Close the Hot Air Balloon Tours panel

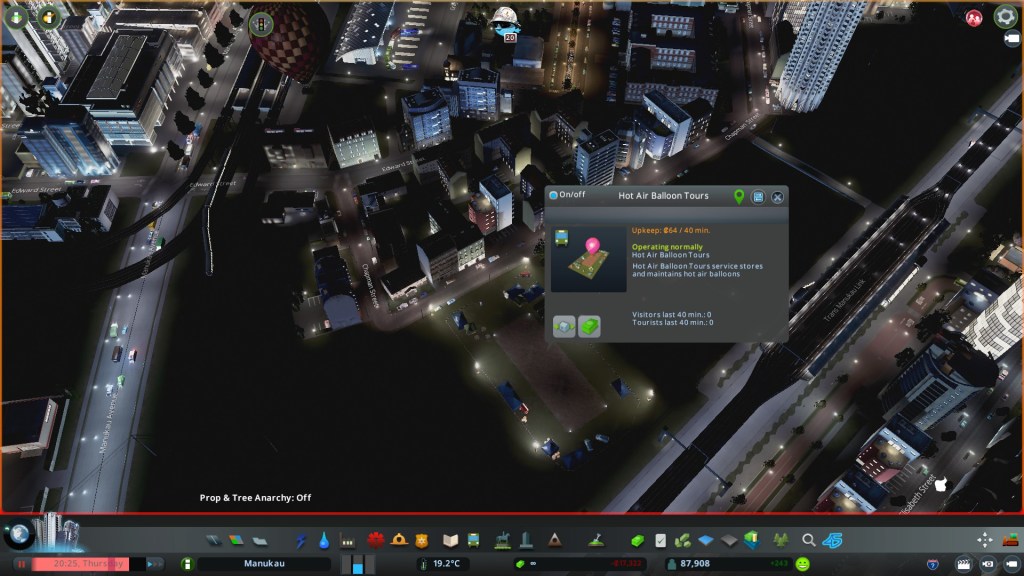click(777, 197)
